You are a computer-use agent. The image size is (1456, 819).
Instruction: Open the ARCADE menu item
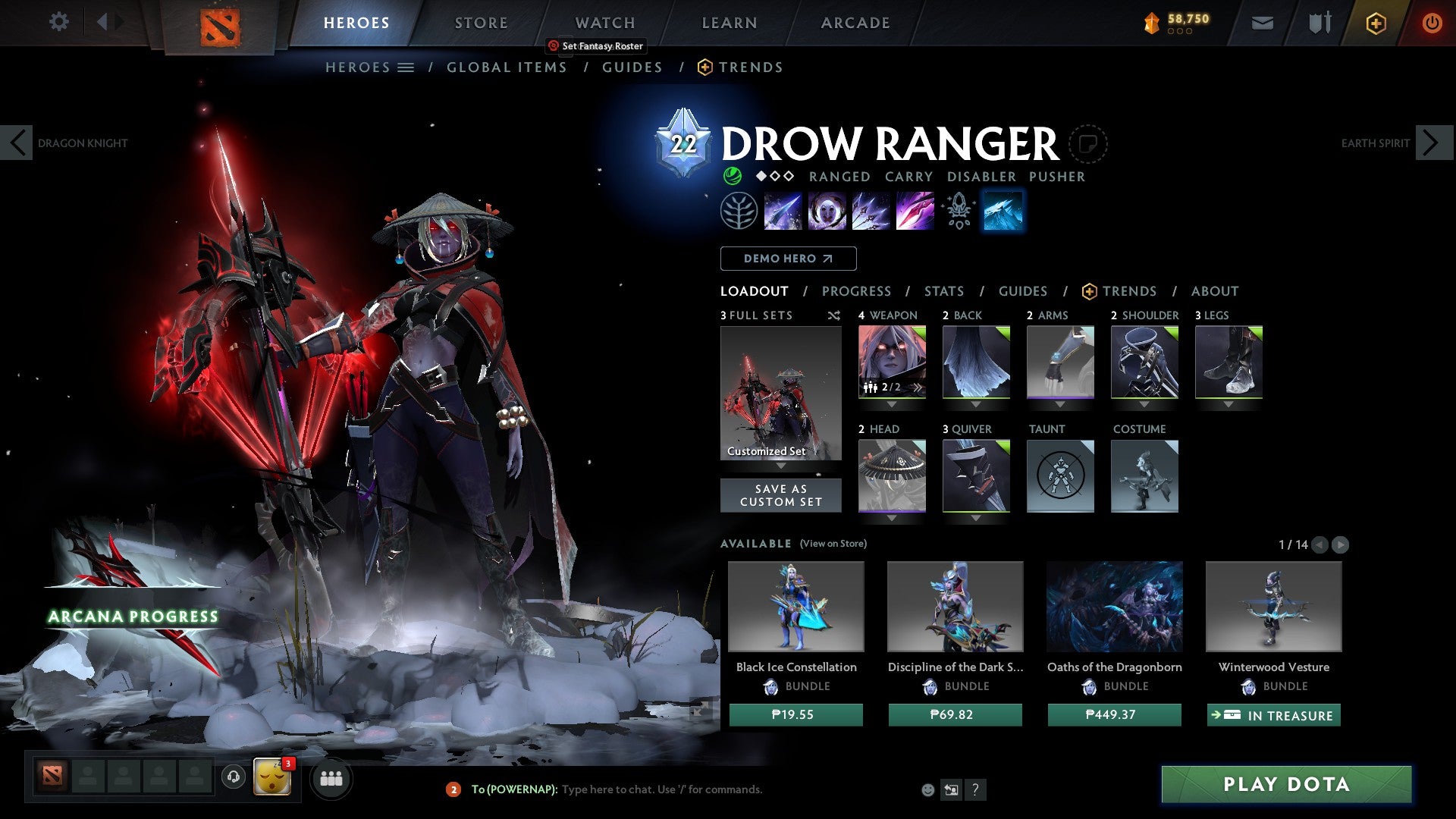point(855,22)
